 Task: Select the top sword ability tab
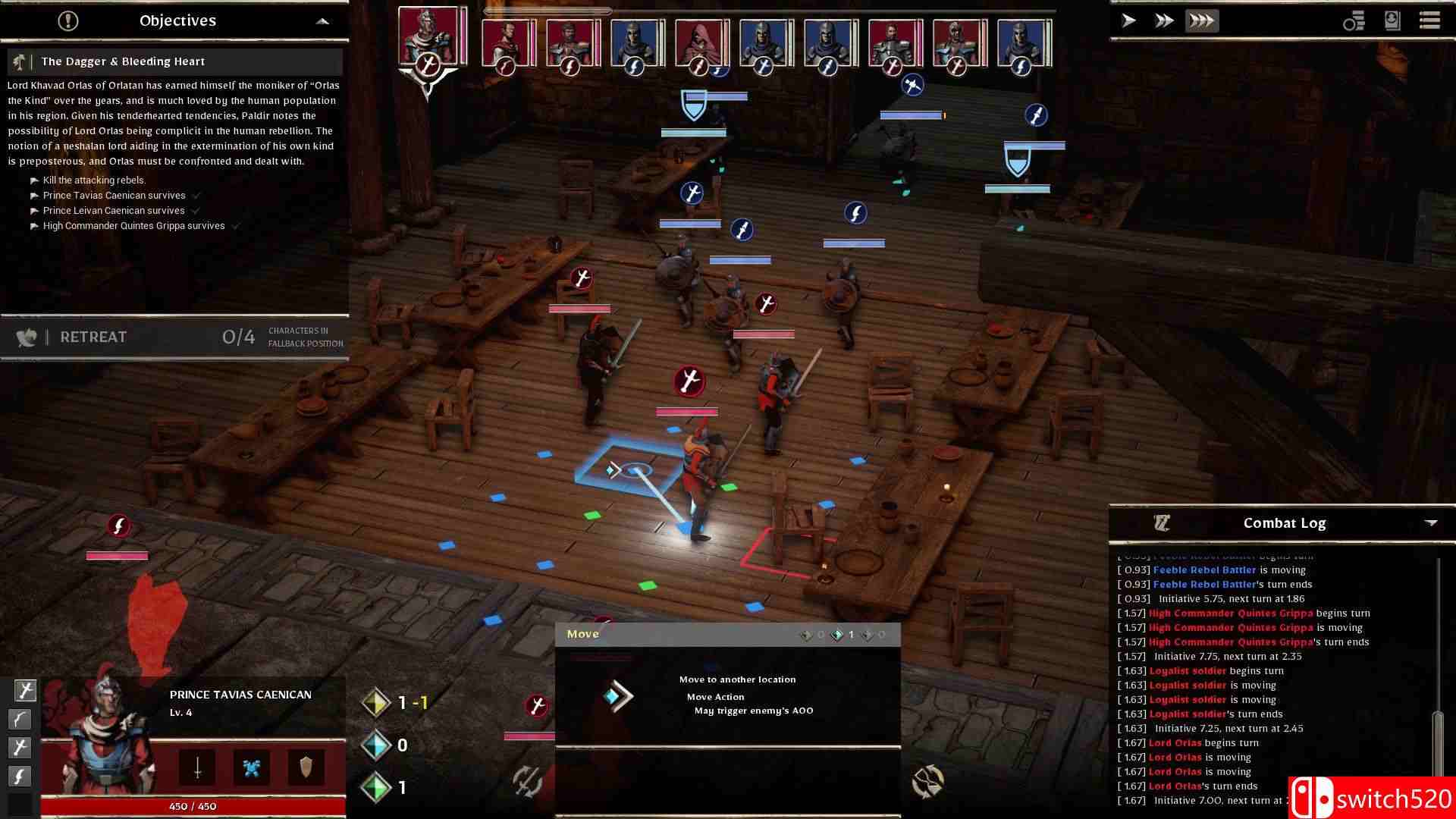(x=25, y=690)
